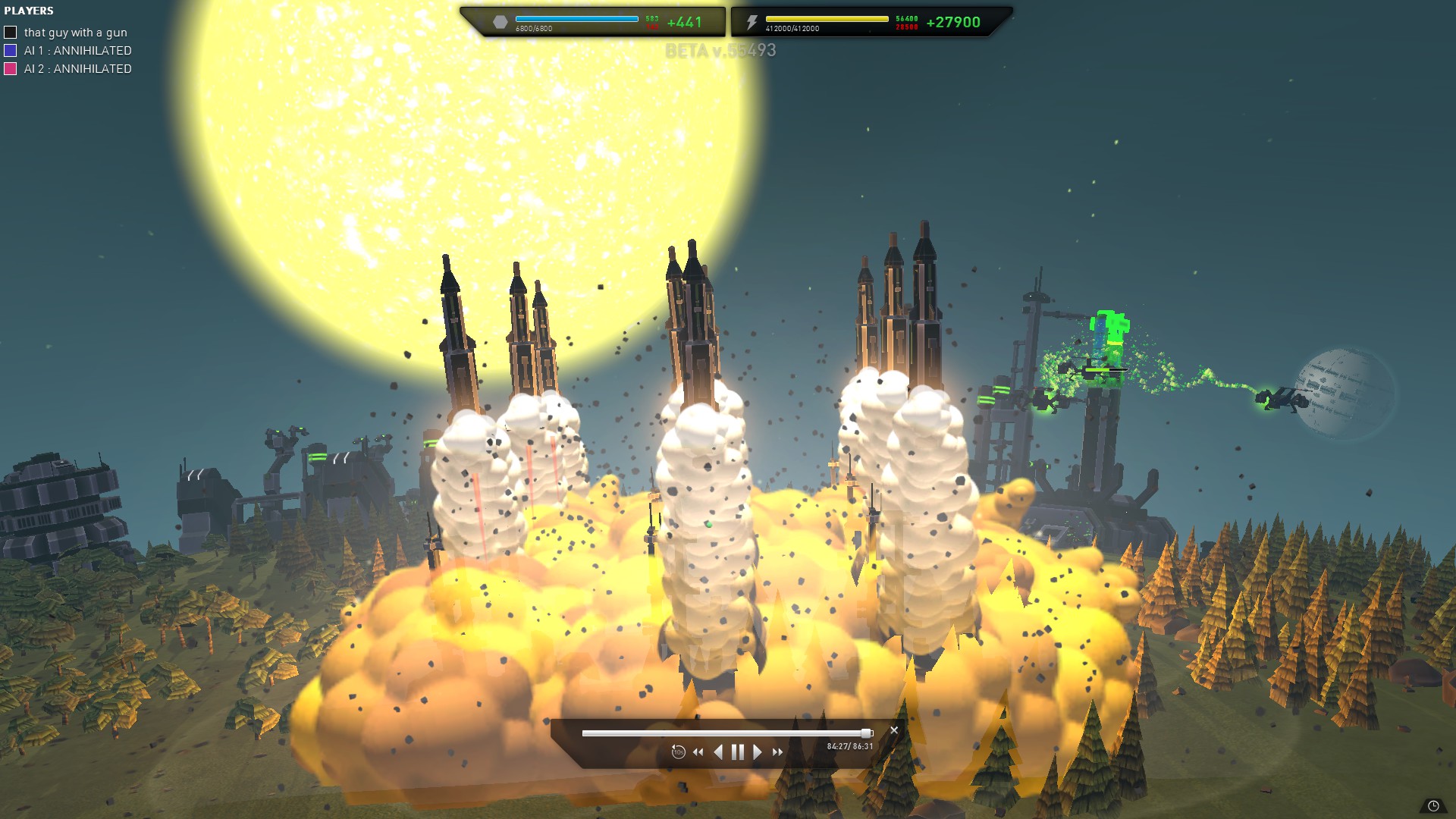Select player "that guy with a gun"

(75, 33)
